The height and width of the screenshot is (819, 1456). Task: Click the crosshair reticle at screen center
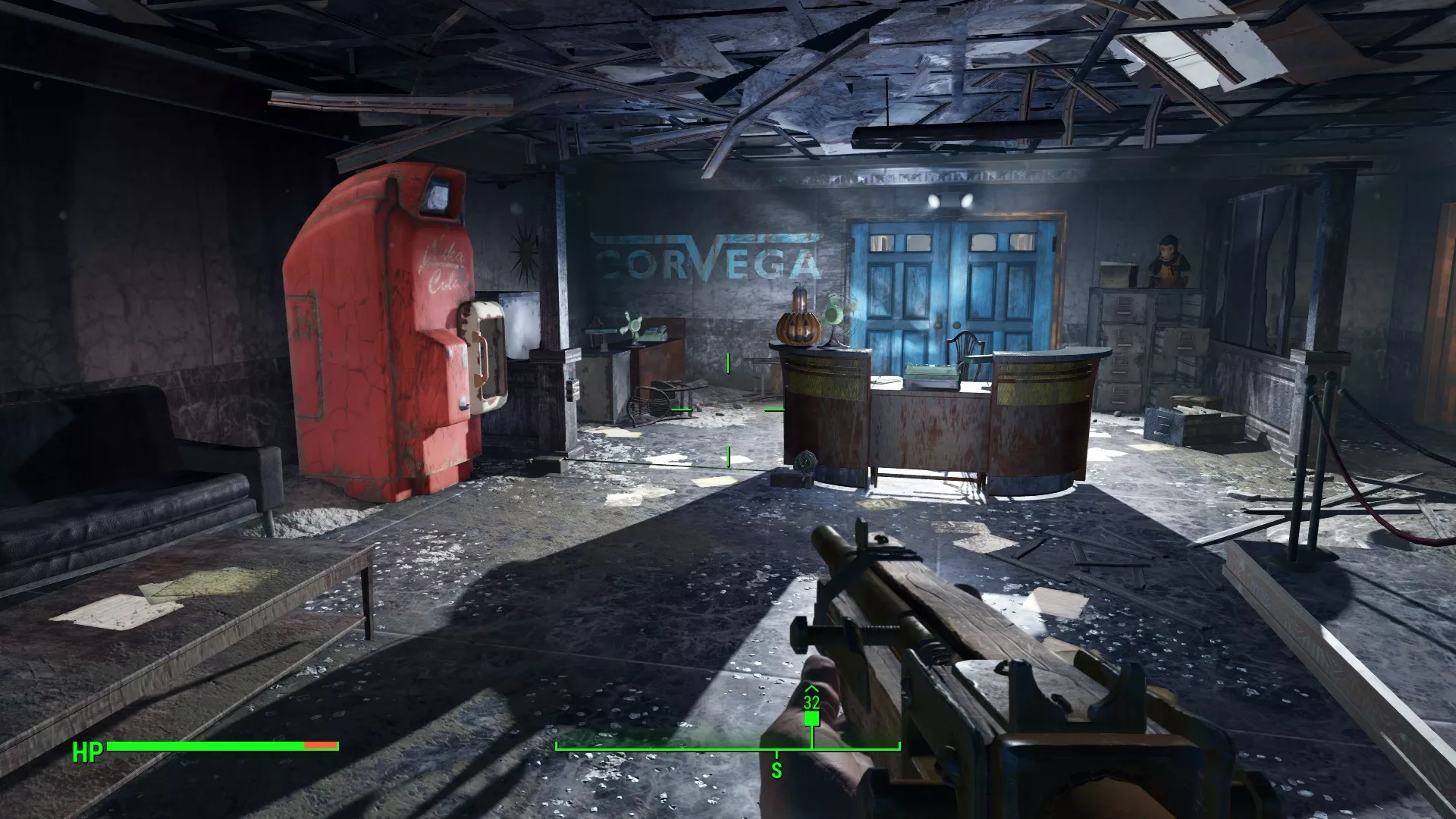(x=728, y=409)
